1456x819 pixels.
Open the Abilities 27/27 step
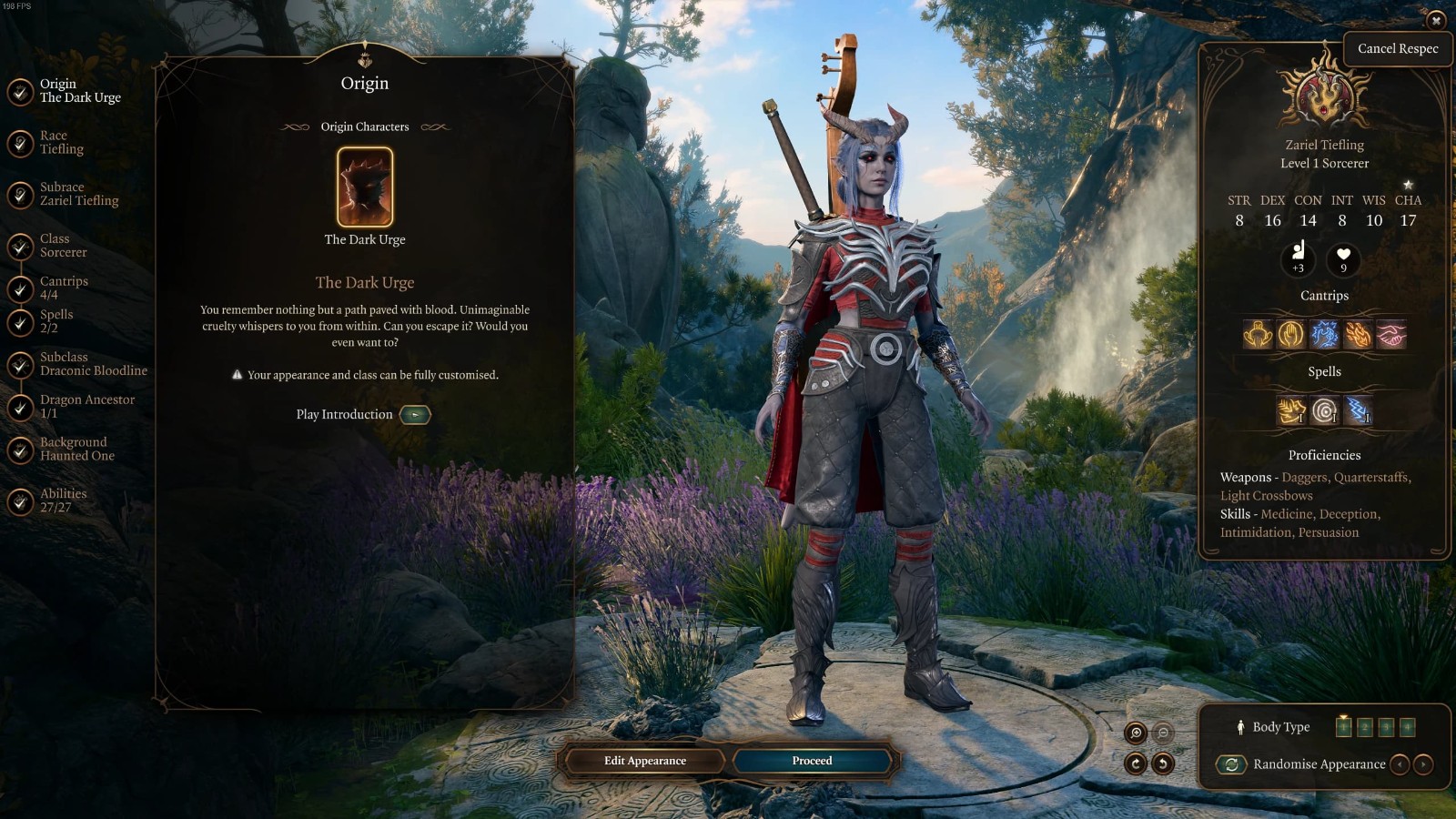(x=63, y=500)
